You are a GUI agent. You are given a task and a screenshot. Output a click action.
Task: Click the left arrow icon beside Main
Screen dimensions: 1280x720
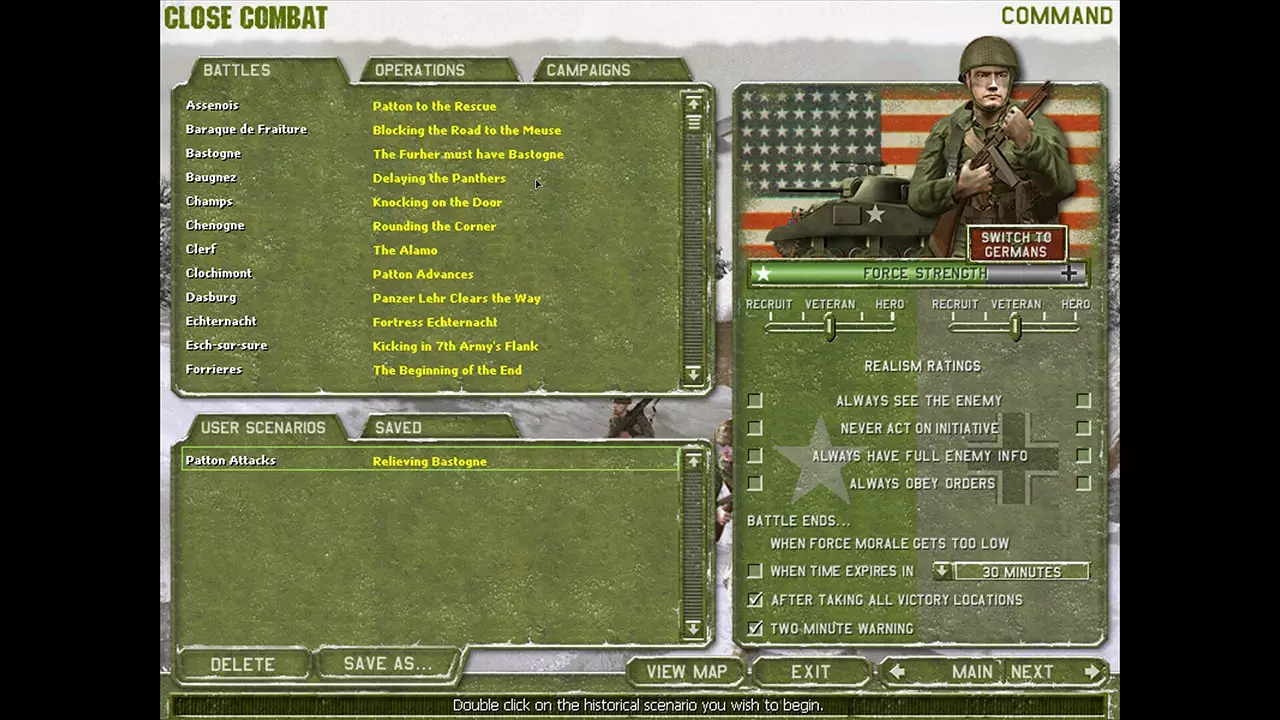[x=897, y=671]
